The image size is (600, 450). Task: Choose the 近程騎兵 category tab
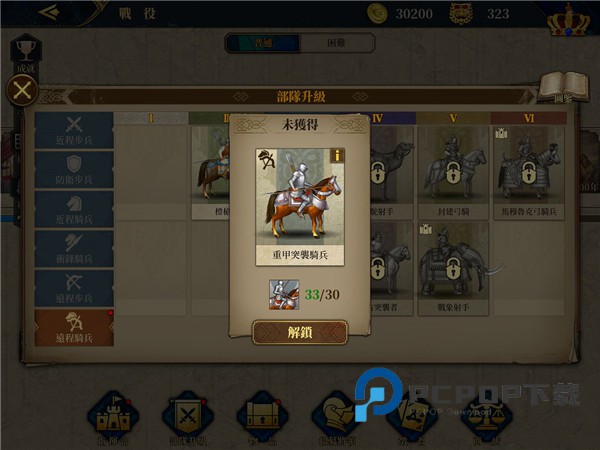click(x=74, y=208)
